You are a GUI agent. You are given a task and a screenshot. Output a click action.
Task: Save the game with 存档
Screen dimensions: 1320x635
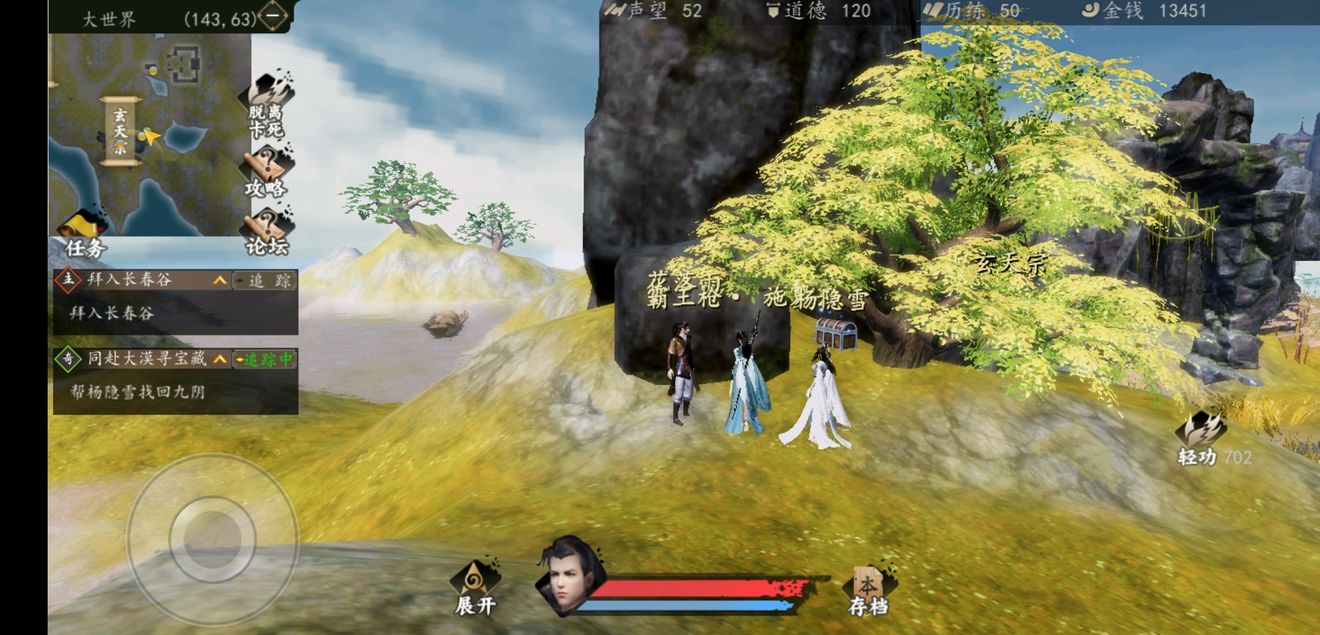click(868, 591)
